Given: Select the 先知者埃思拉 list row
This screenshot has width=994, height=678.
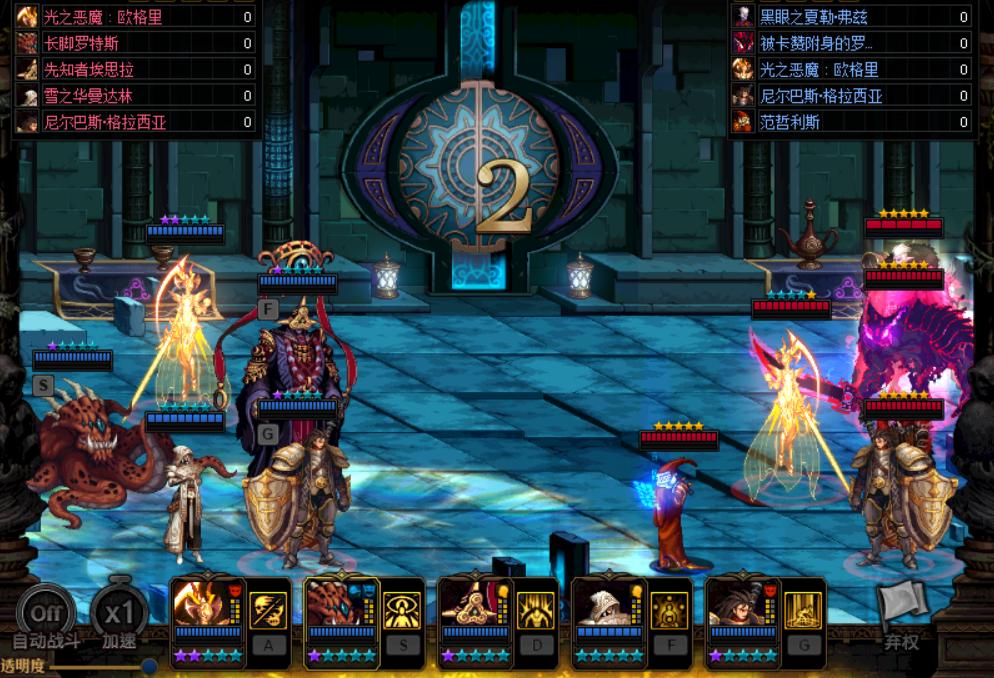Looking at the screenshot, I should [135, 69].
